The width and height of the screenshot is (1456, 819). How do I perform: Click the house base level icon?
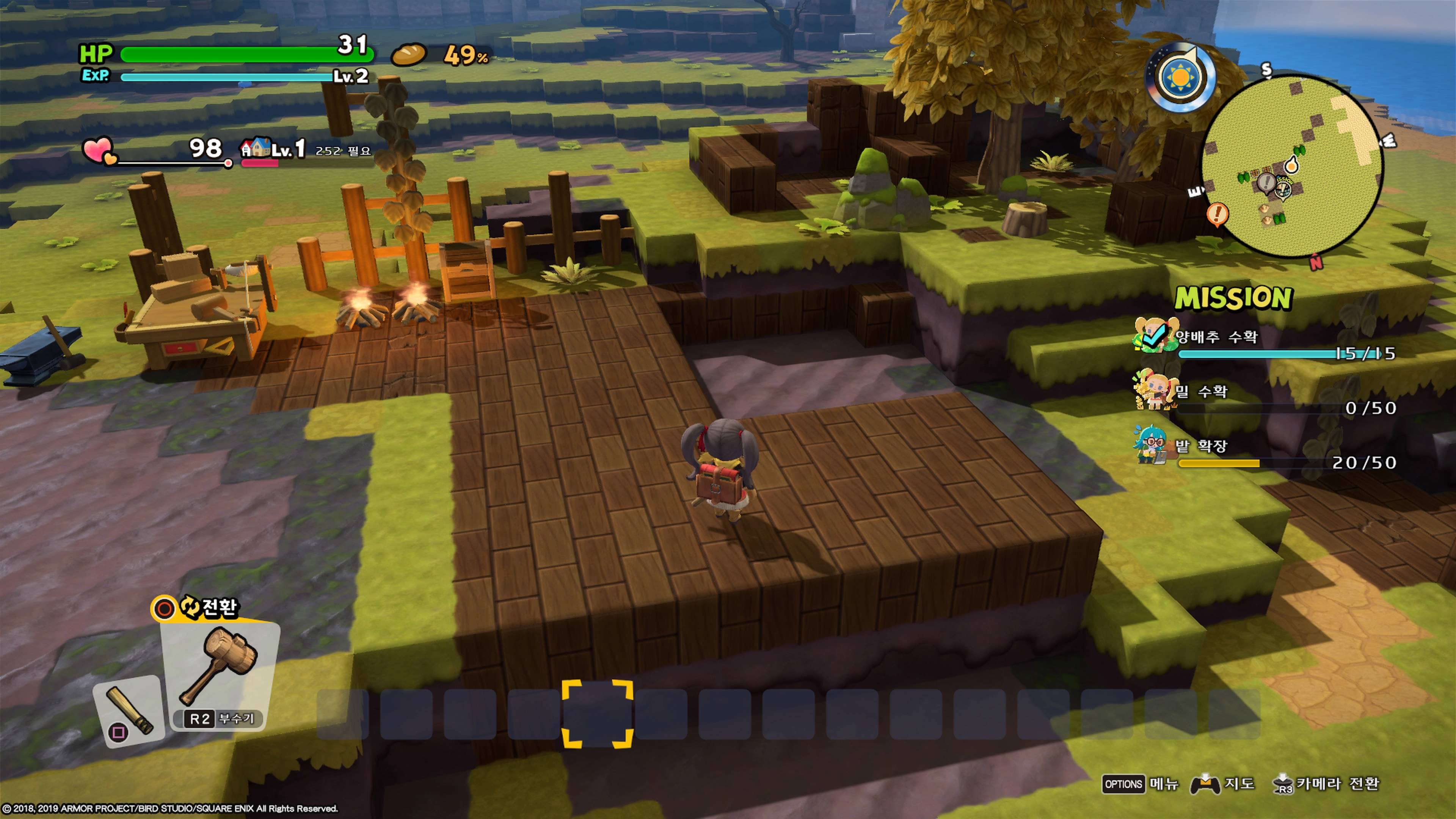[x=256, y=148]
